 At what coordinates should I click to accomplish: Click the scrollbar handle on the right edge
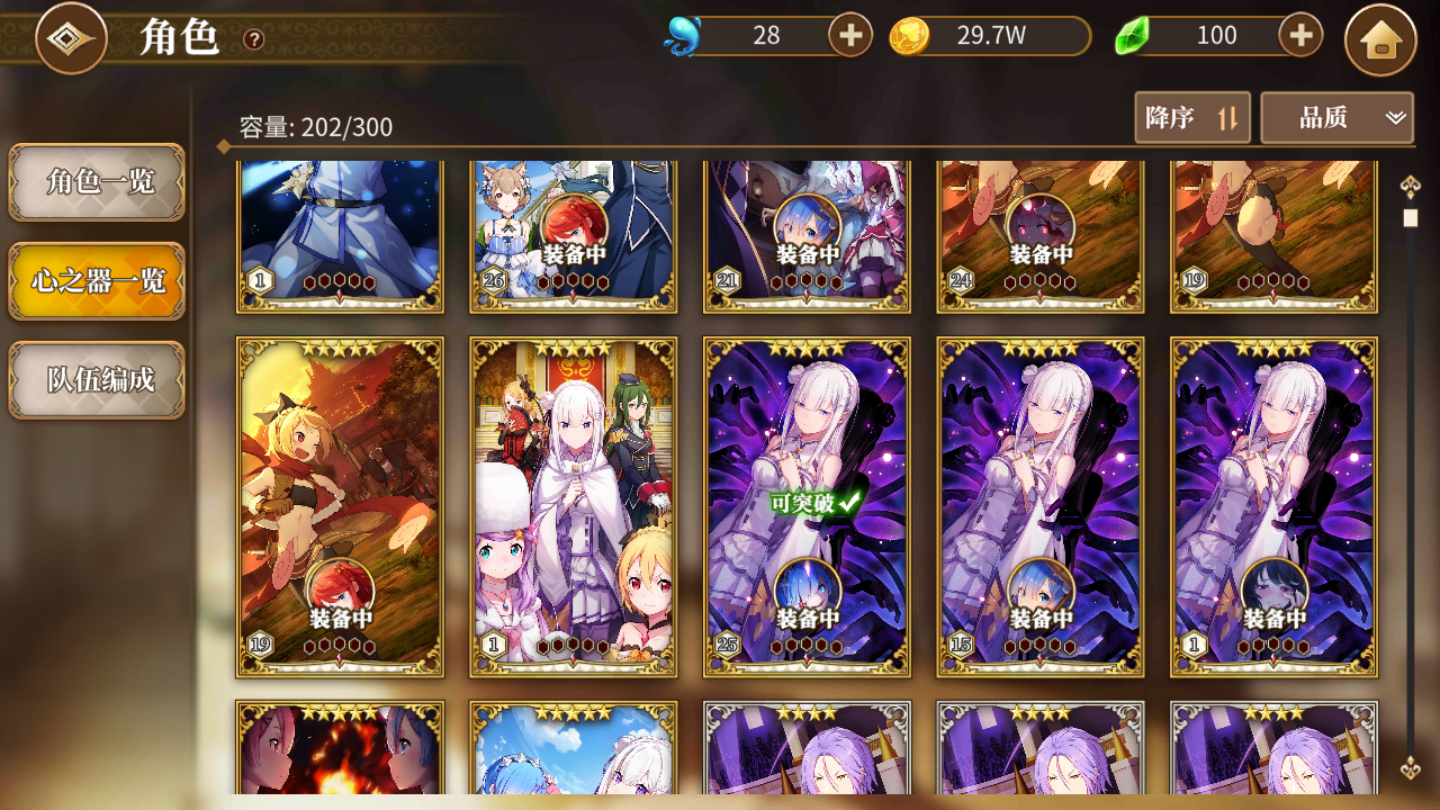pos(1411,216)
